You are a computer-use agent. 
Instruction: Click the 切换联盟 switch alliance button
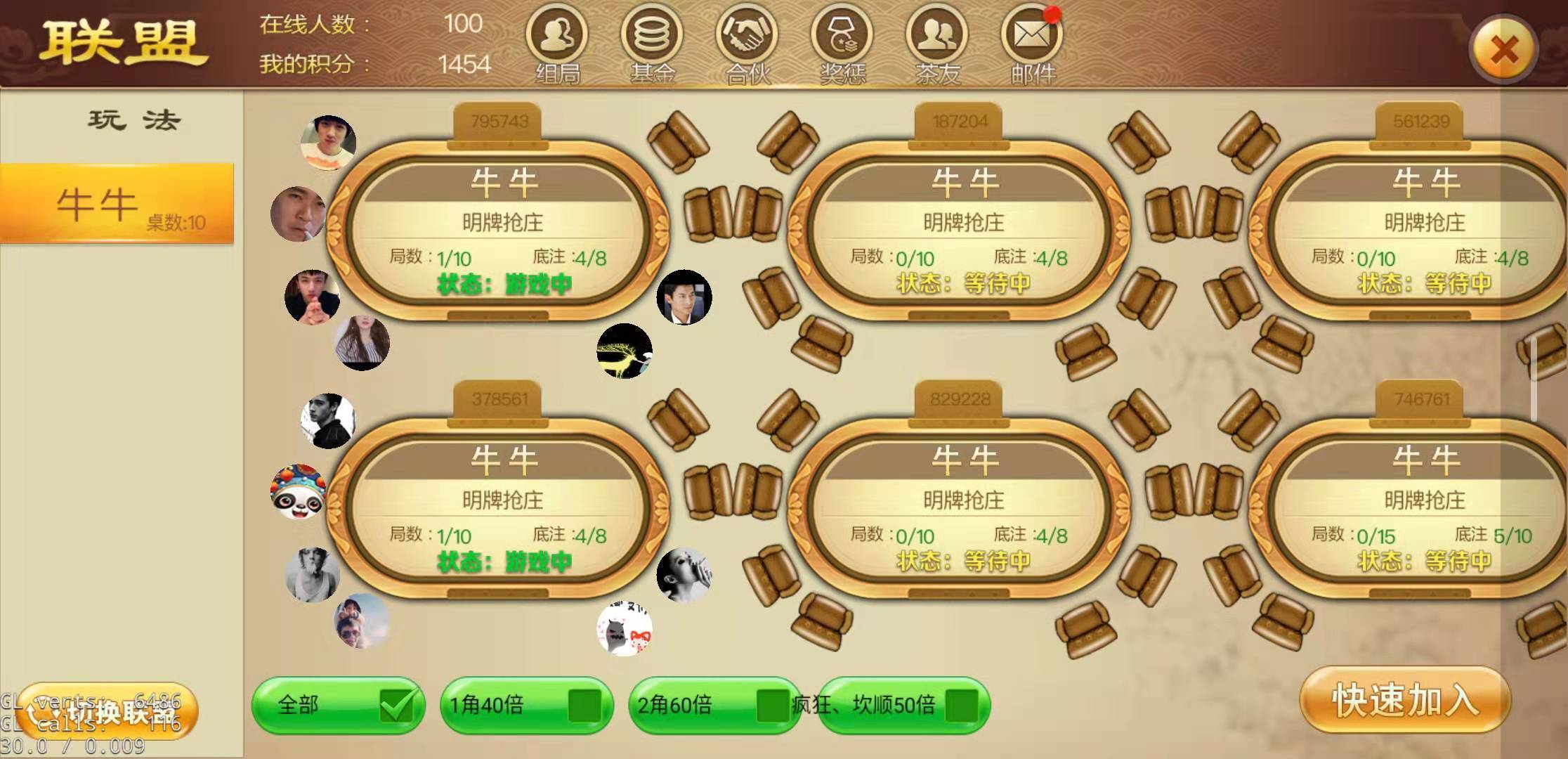point(107,711)
